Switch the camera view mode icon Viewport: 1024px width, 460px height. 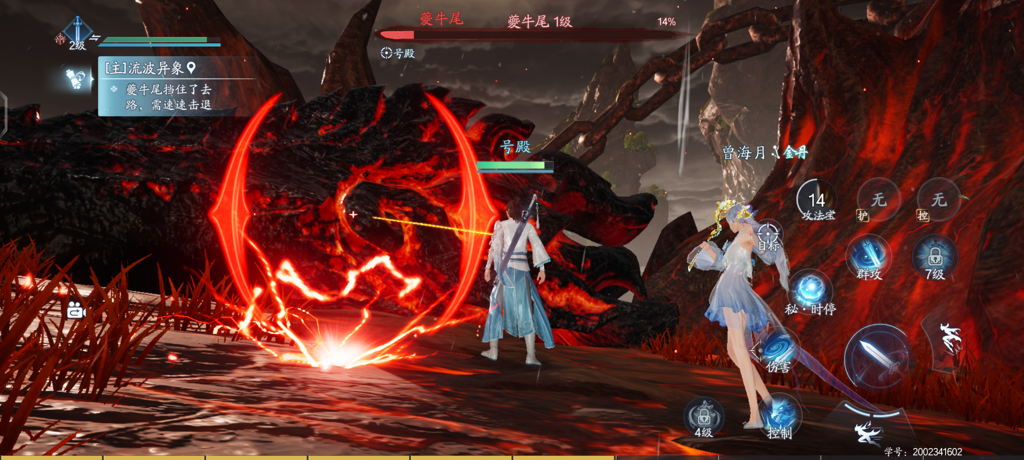tap(75, 311)
